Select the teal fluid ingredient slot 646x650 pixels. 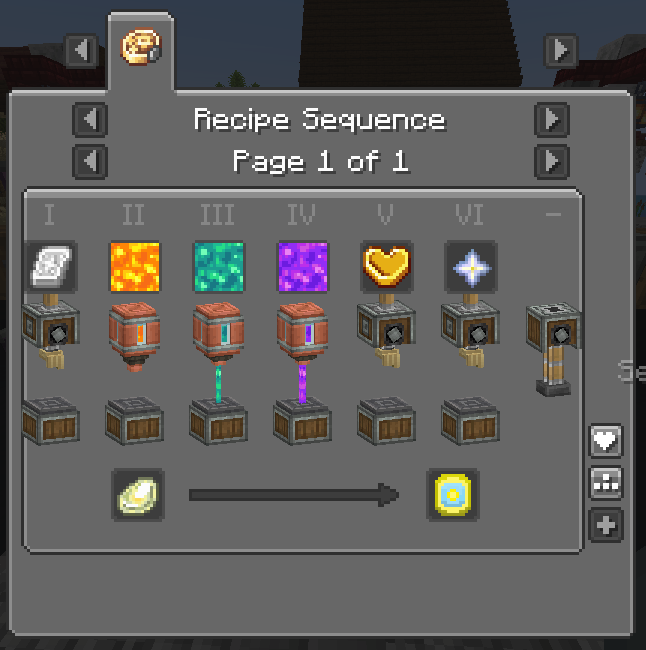pyautogui.click(x=218, y=266)
